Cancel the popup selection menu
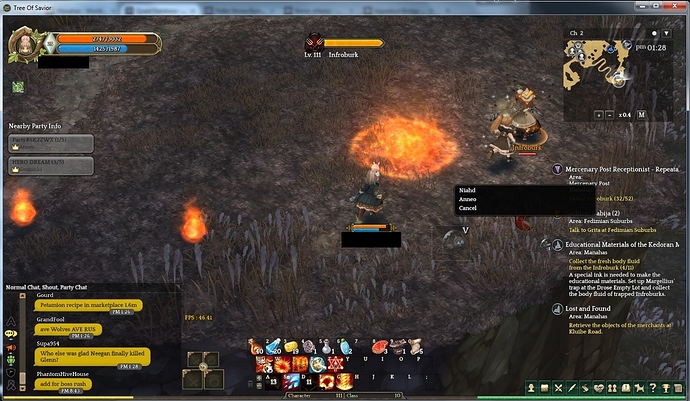 (468, 208)
